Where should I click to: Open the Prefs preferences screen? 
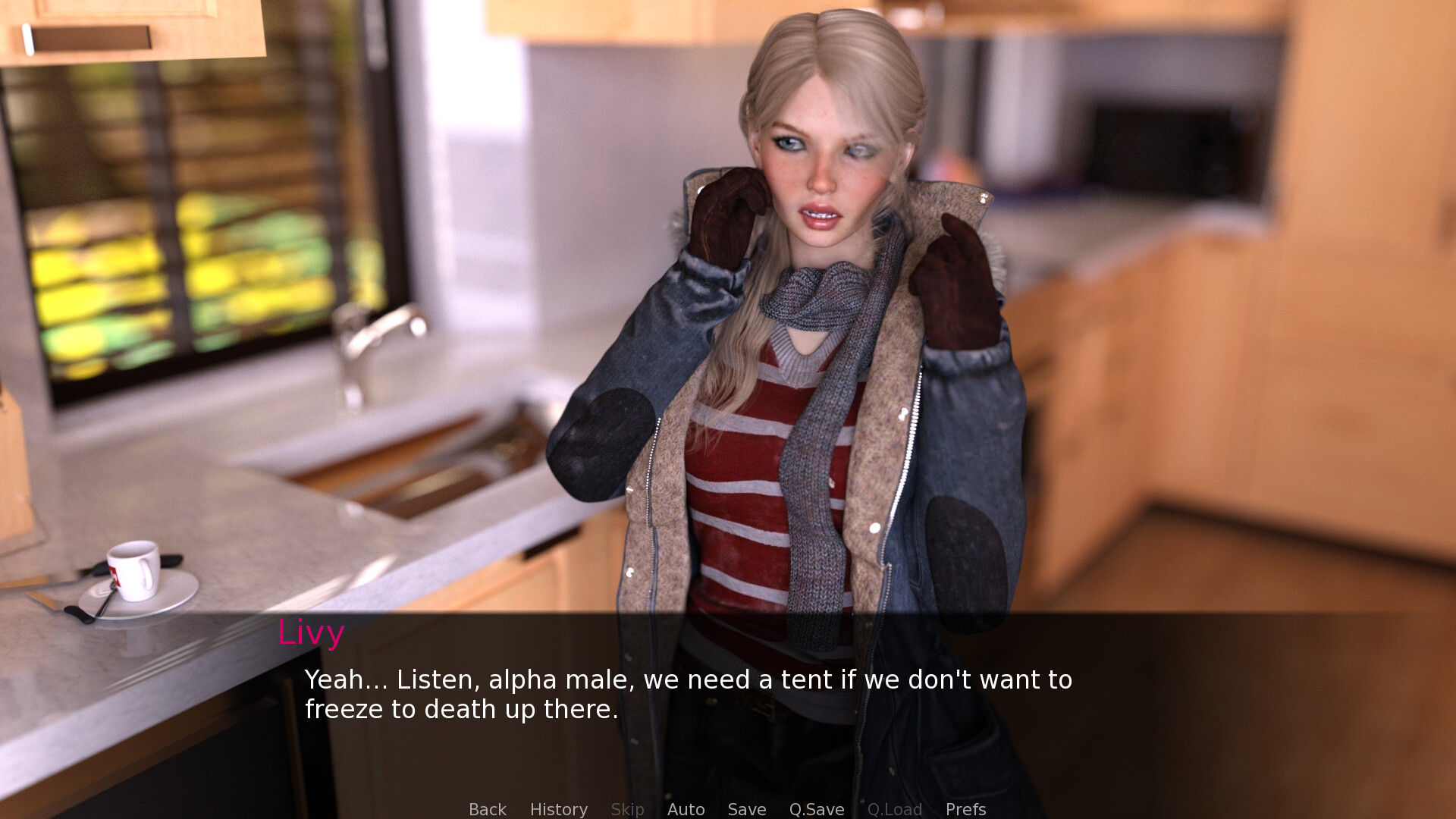(965, 809)
